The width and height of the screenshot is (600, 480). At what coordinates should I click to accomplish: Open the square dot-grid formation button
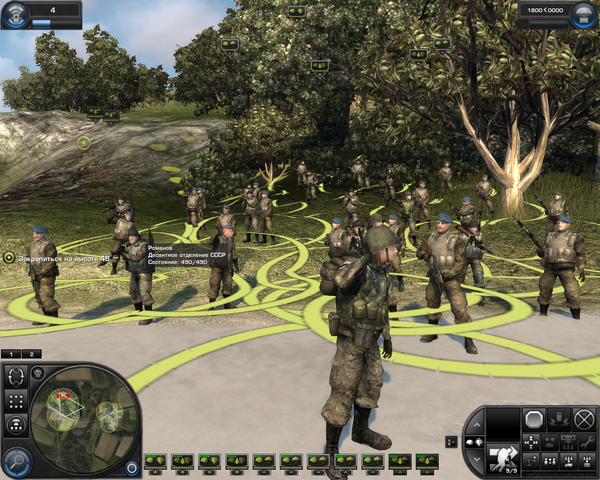15,400
